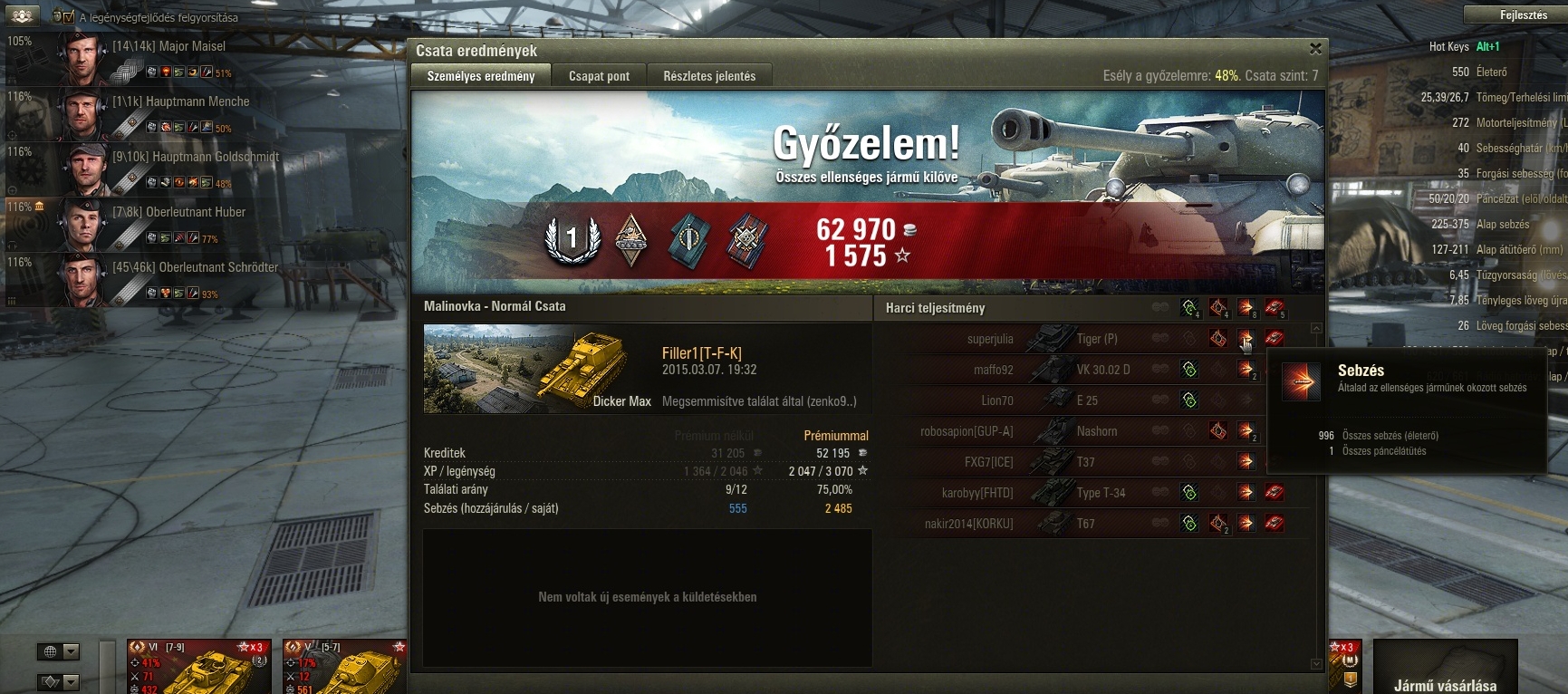Open the Fejlesztés button
This screenshot has width=1568, height=694.
(1524, 15)
